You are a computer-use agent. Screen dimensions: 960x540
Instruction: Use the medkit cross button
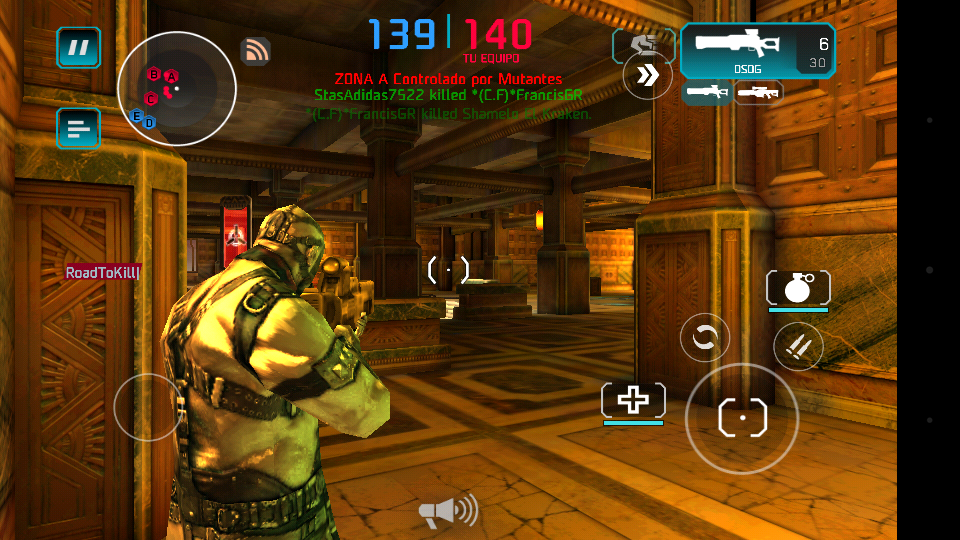(633, 400)
